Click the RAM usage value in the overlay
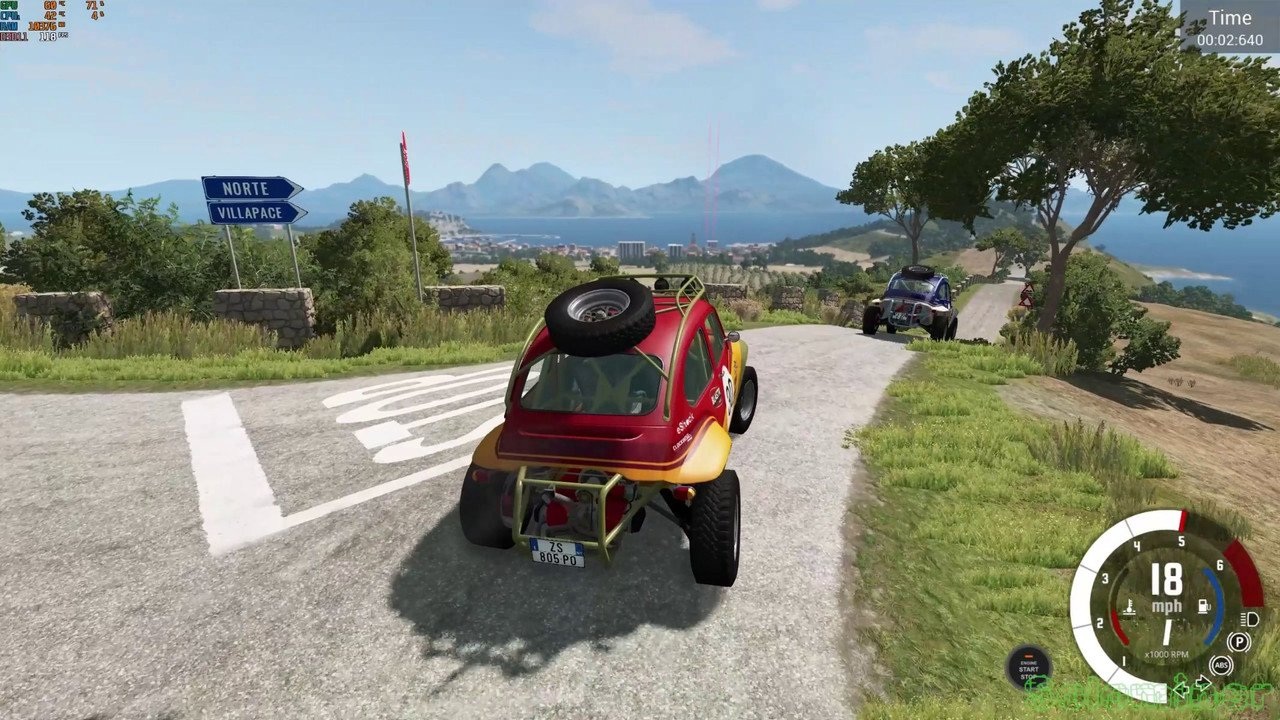Viewport: 1280px width, 720px height. tap(44, 25)
